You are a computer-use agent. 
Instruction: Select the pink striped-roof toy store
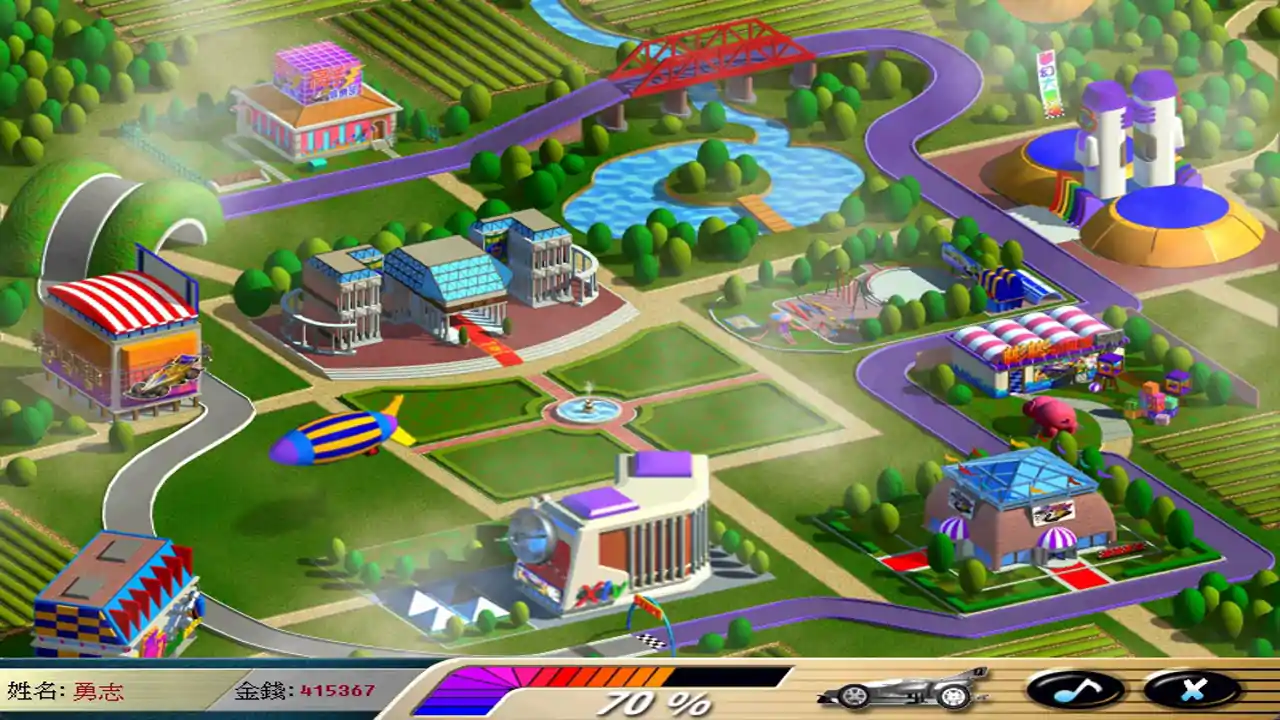(x=1027, y=350)
